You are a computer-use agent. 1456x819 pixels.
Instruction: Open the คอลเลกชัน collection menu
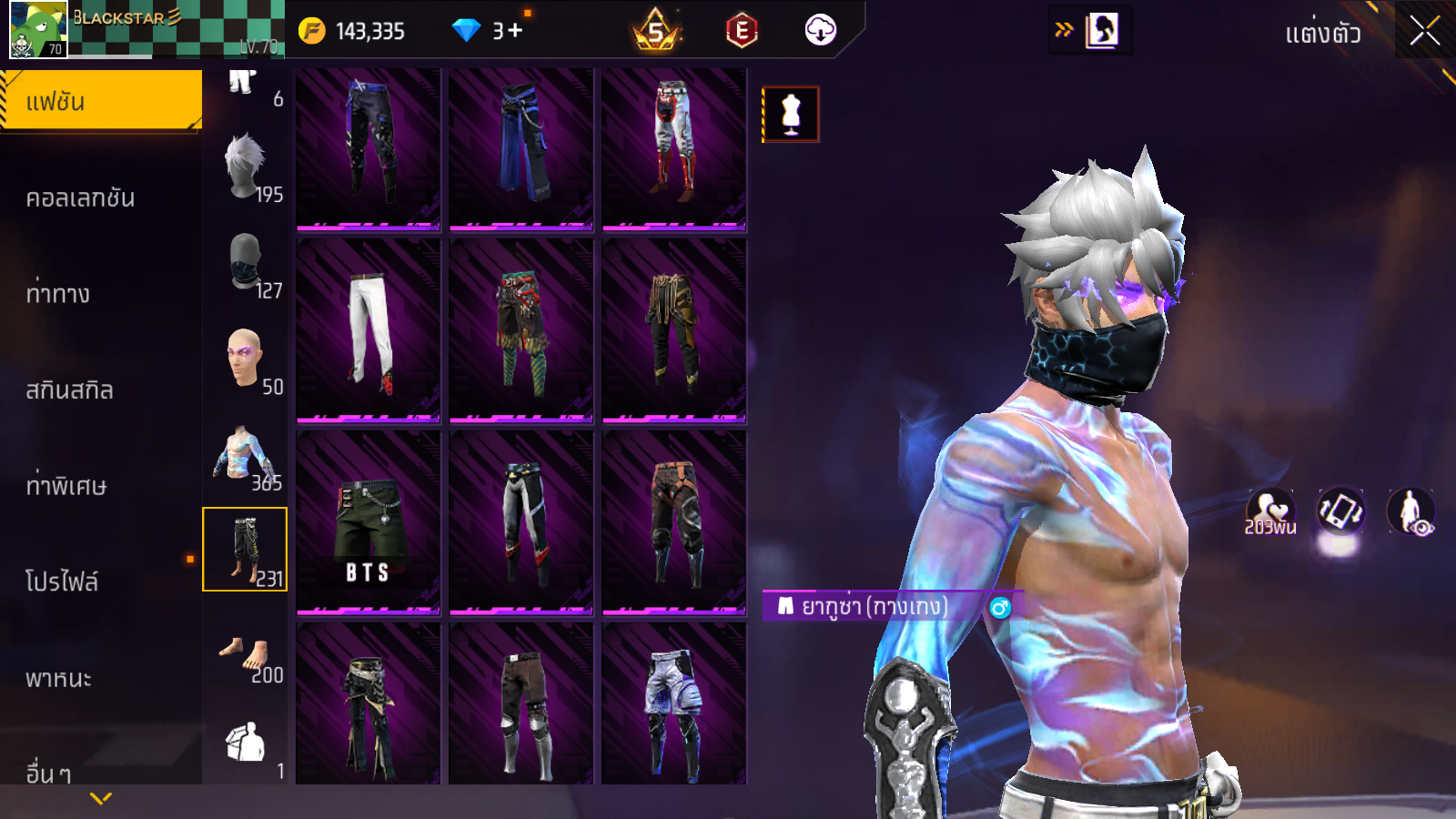tap(80, 198)
